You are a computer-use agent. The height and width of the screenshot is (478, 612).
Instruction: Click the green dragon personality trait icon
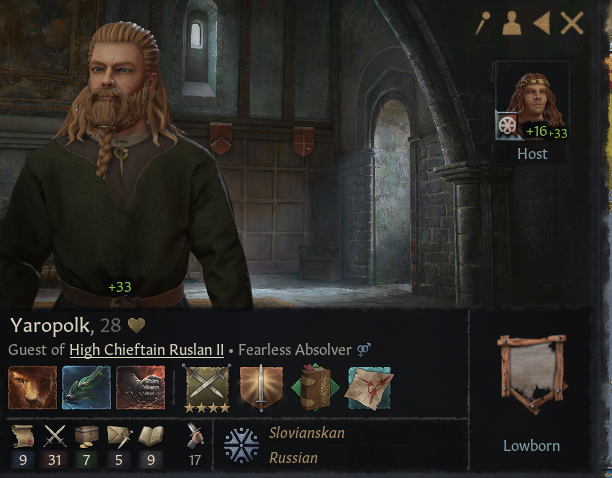[x=86, y=388]
